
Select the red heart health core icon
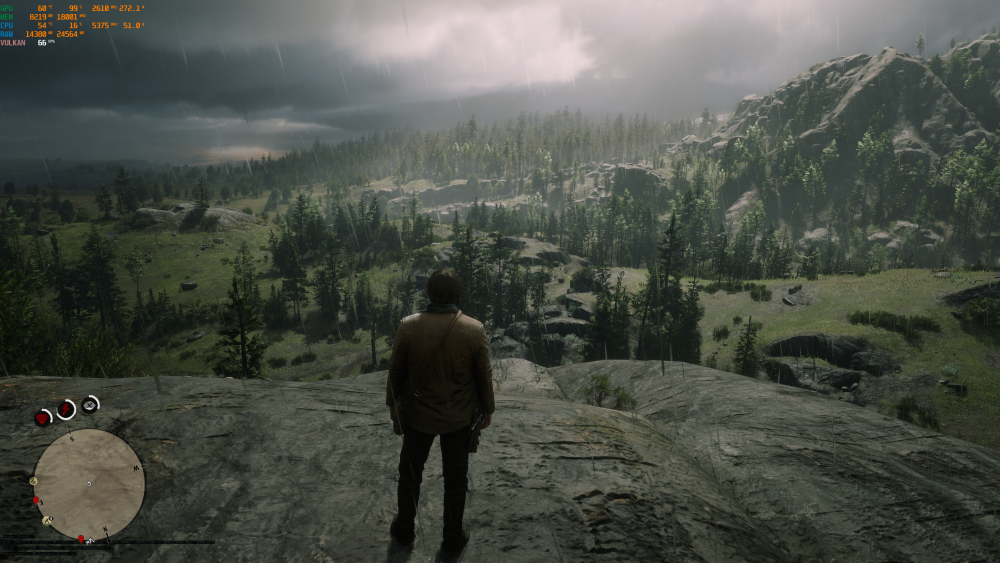42,418
